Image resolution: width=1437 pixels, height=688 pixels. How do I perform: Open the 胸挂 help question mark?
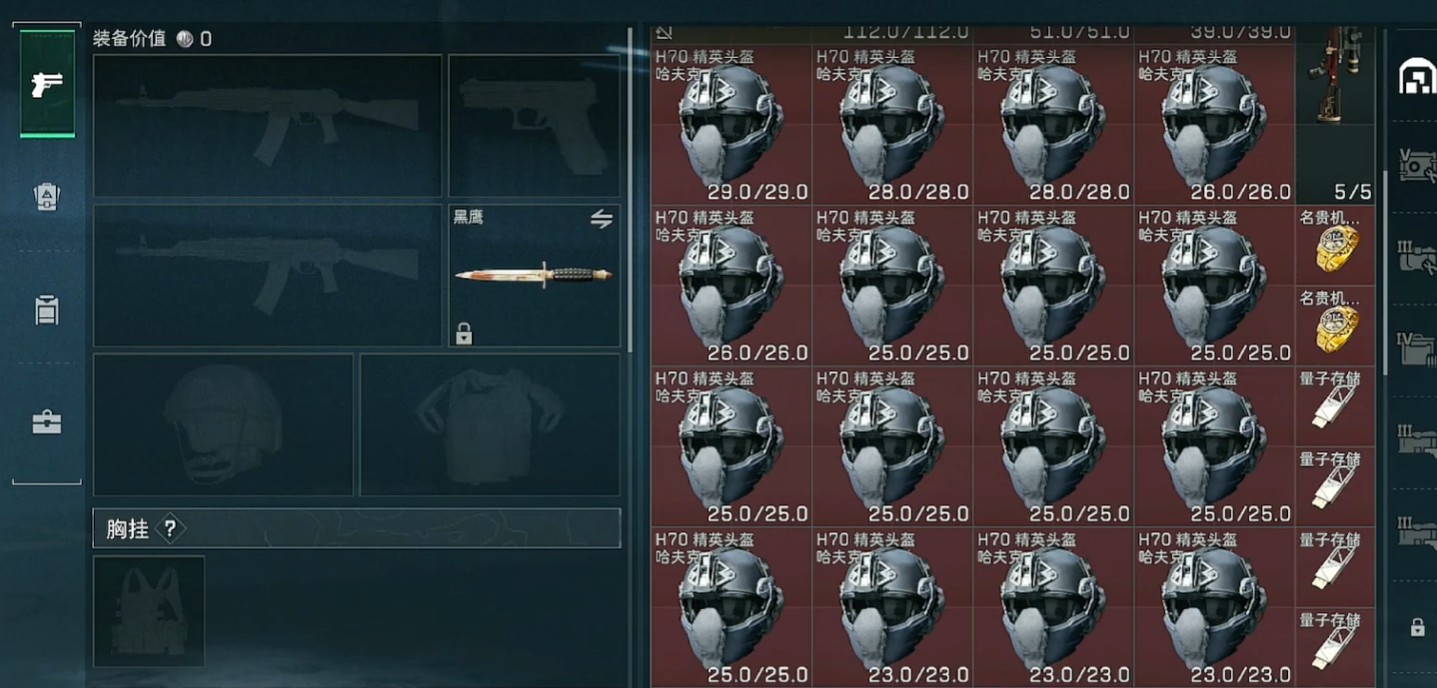(x=170, y=529)
